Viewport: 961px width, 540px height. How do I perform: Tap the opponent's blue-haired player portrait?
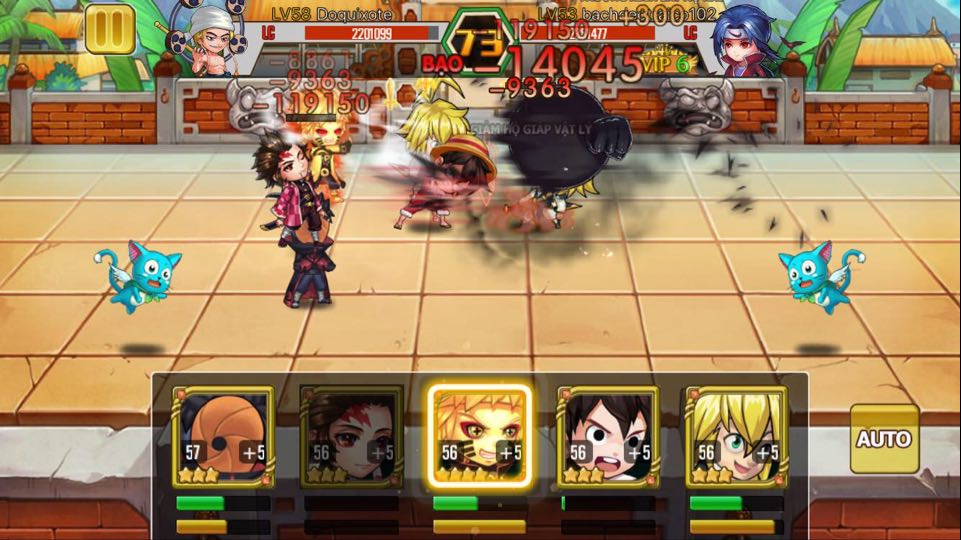coord(745,38)
